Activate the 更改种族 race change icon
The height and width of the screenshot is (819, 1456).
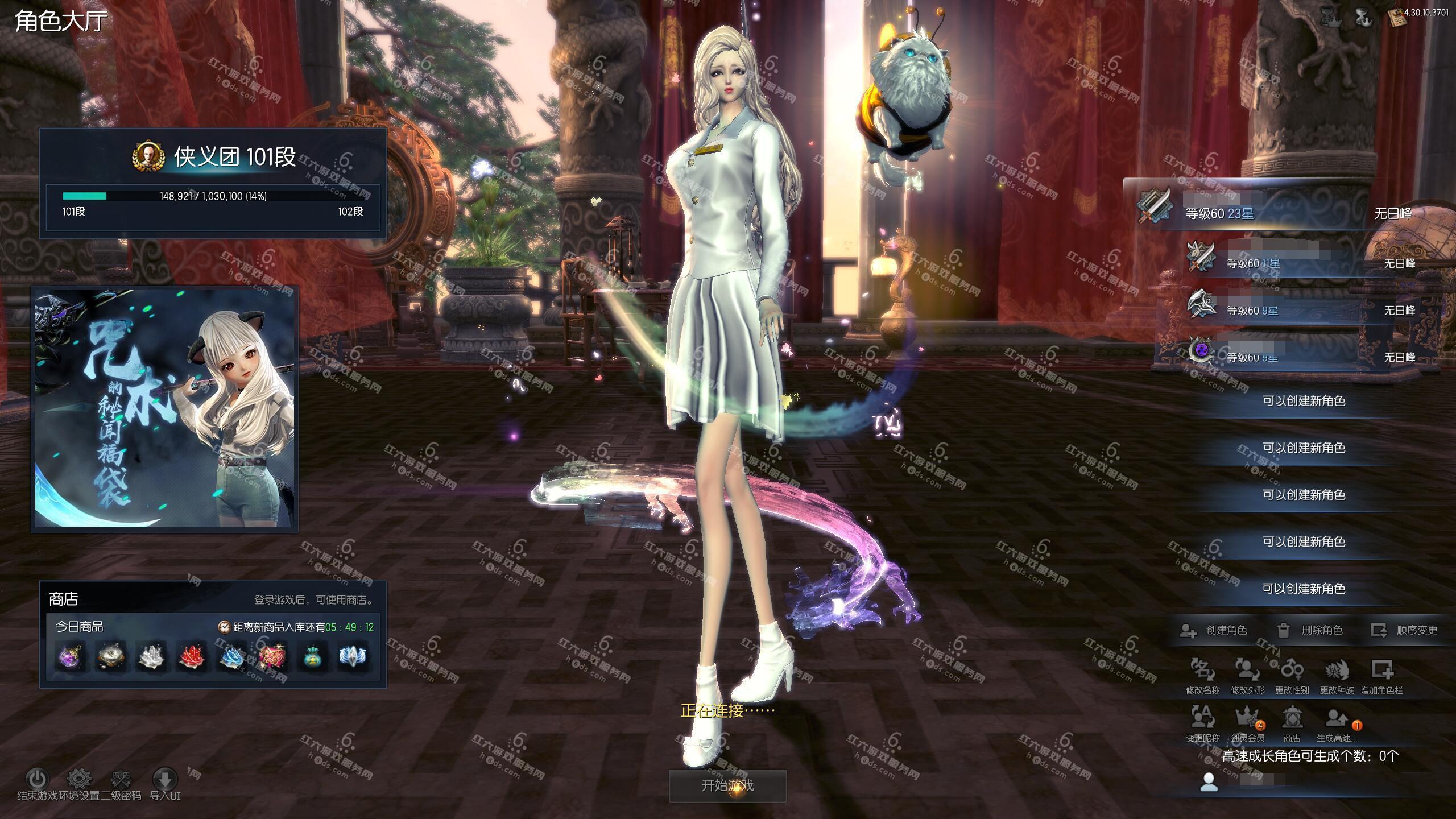[1337, 672]
